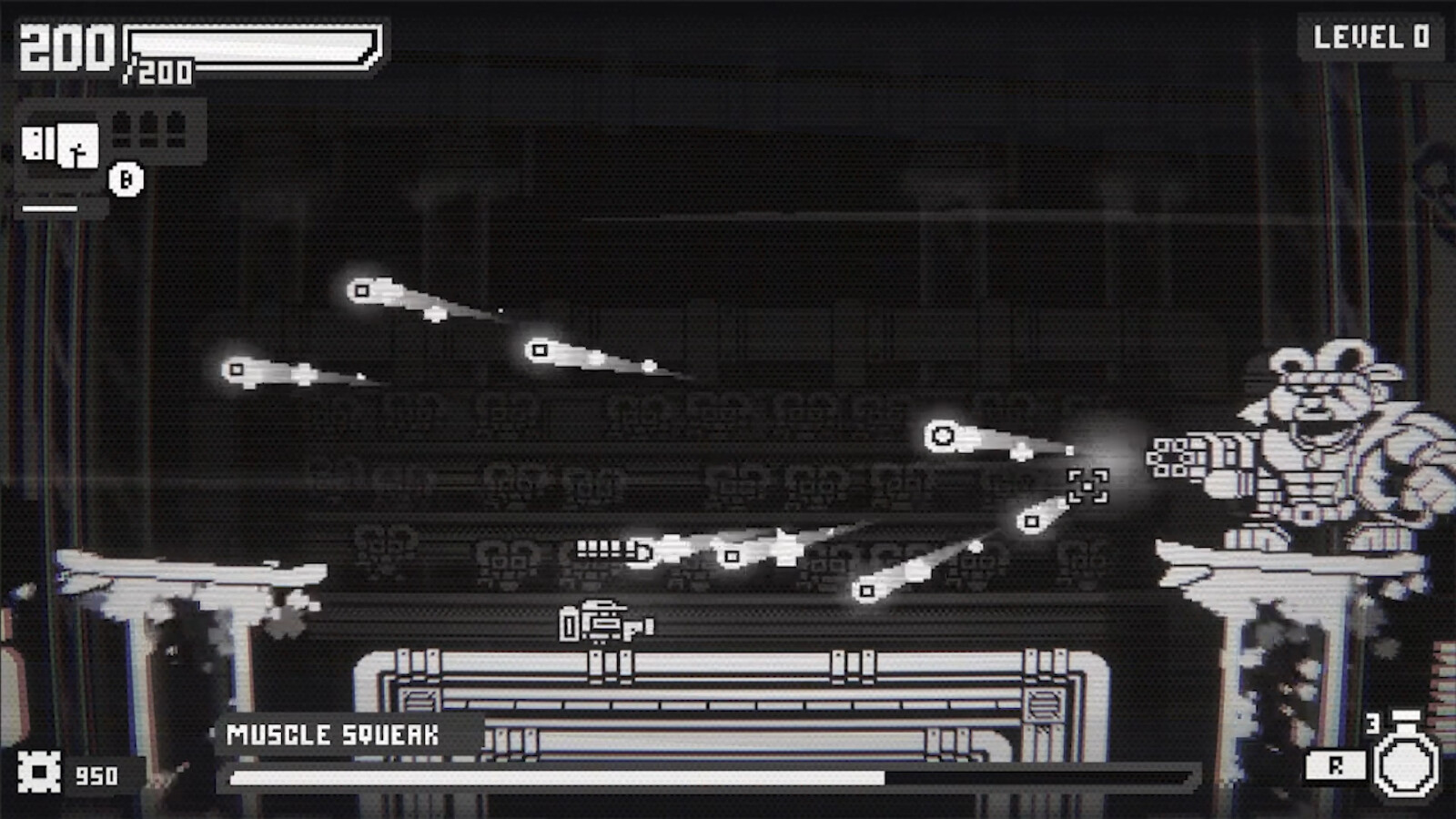Click the middle ammo slot indicator
This screenshot has width=1456, height=819.
[148, 127]
